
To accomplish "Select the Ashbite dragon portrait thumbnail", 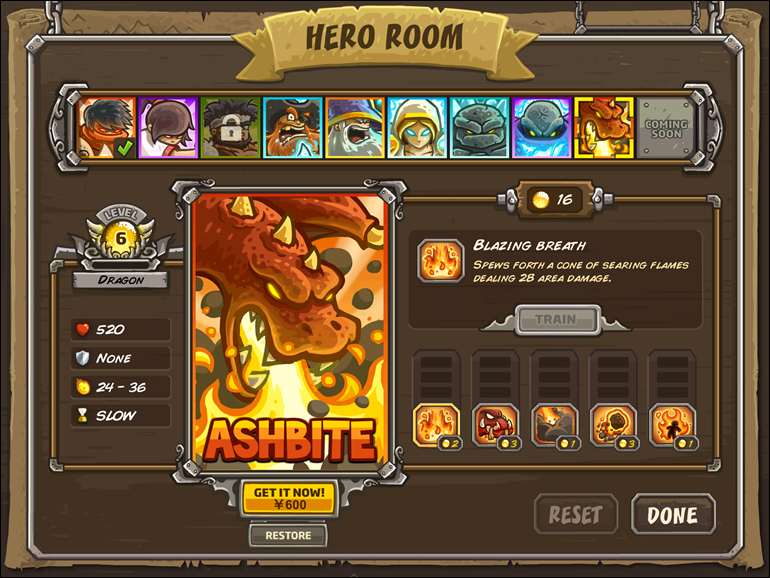I will tap(604, 128).
